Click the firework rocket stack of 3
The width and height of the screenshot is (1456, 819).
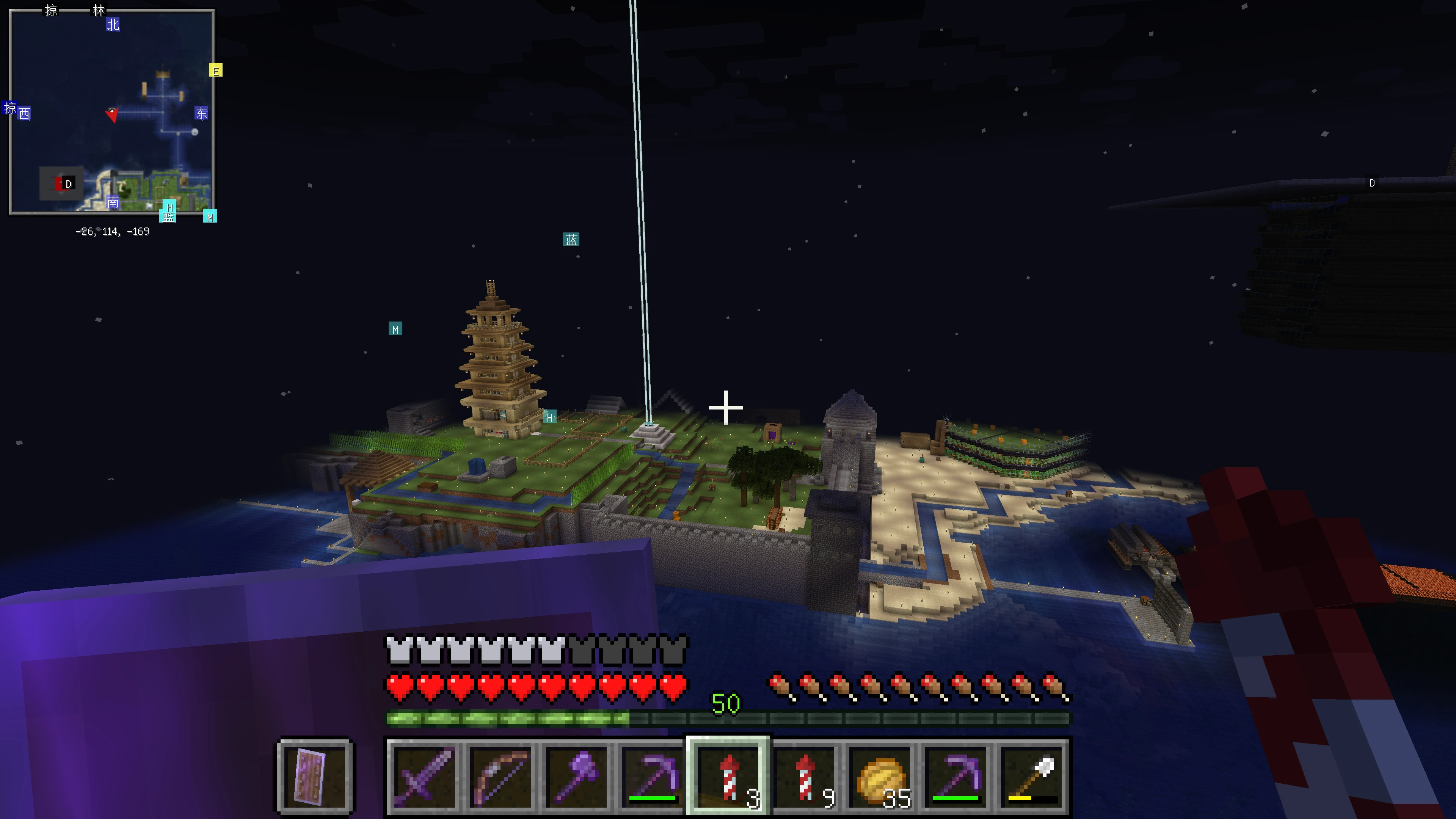[728, 776]
